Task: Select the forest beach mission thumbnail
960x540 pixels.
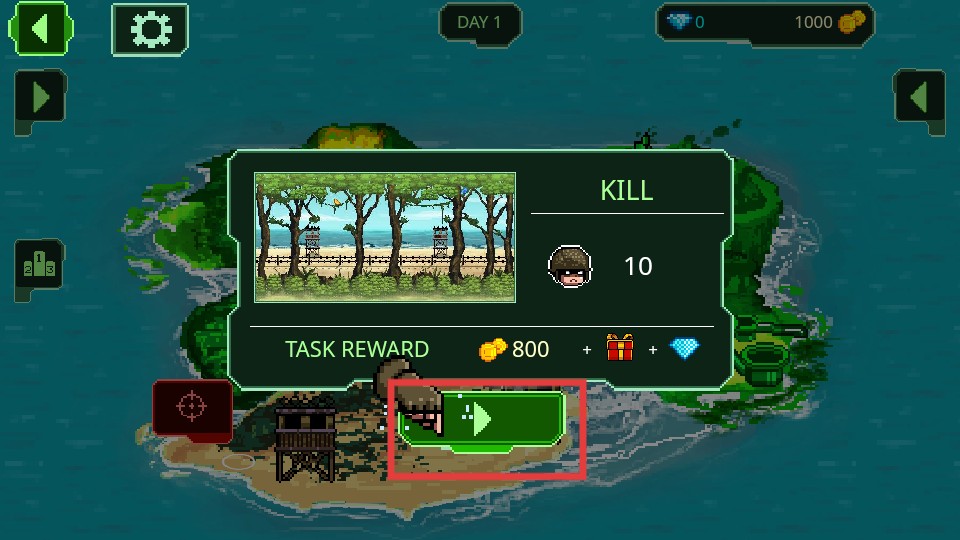Action: click(x=385, y=237)
